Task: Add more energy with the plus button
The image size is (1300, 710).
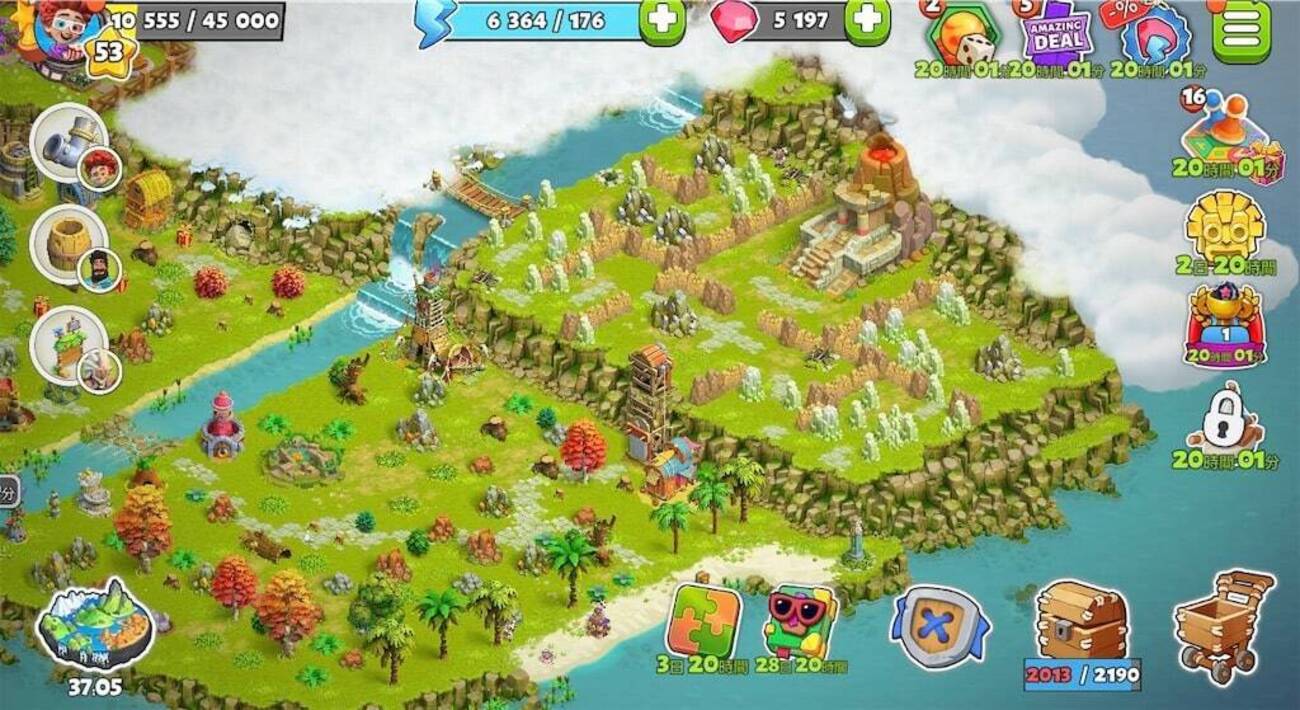Action: (x=662, y=21)
